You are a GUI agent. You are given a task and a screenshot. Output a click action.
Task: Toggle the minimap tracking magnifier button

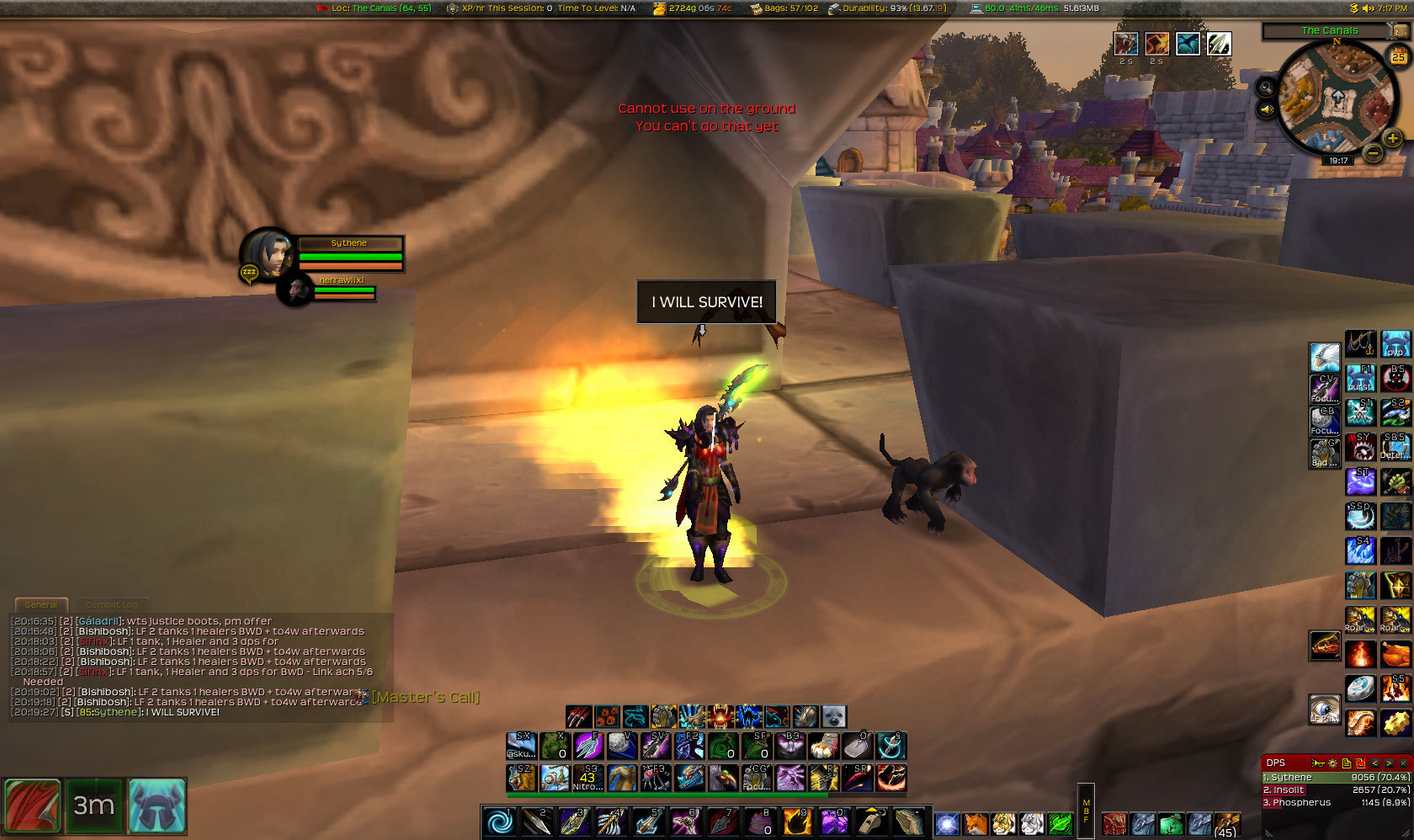(1267, 88)
